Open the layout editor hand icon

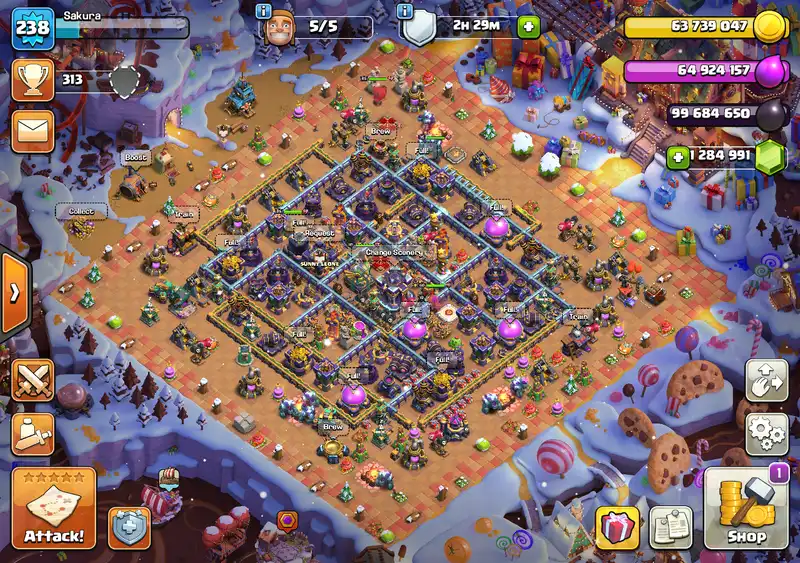[x=766, y=381]
